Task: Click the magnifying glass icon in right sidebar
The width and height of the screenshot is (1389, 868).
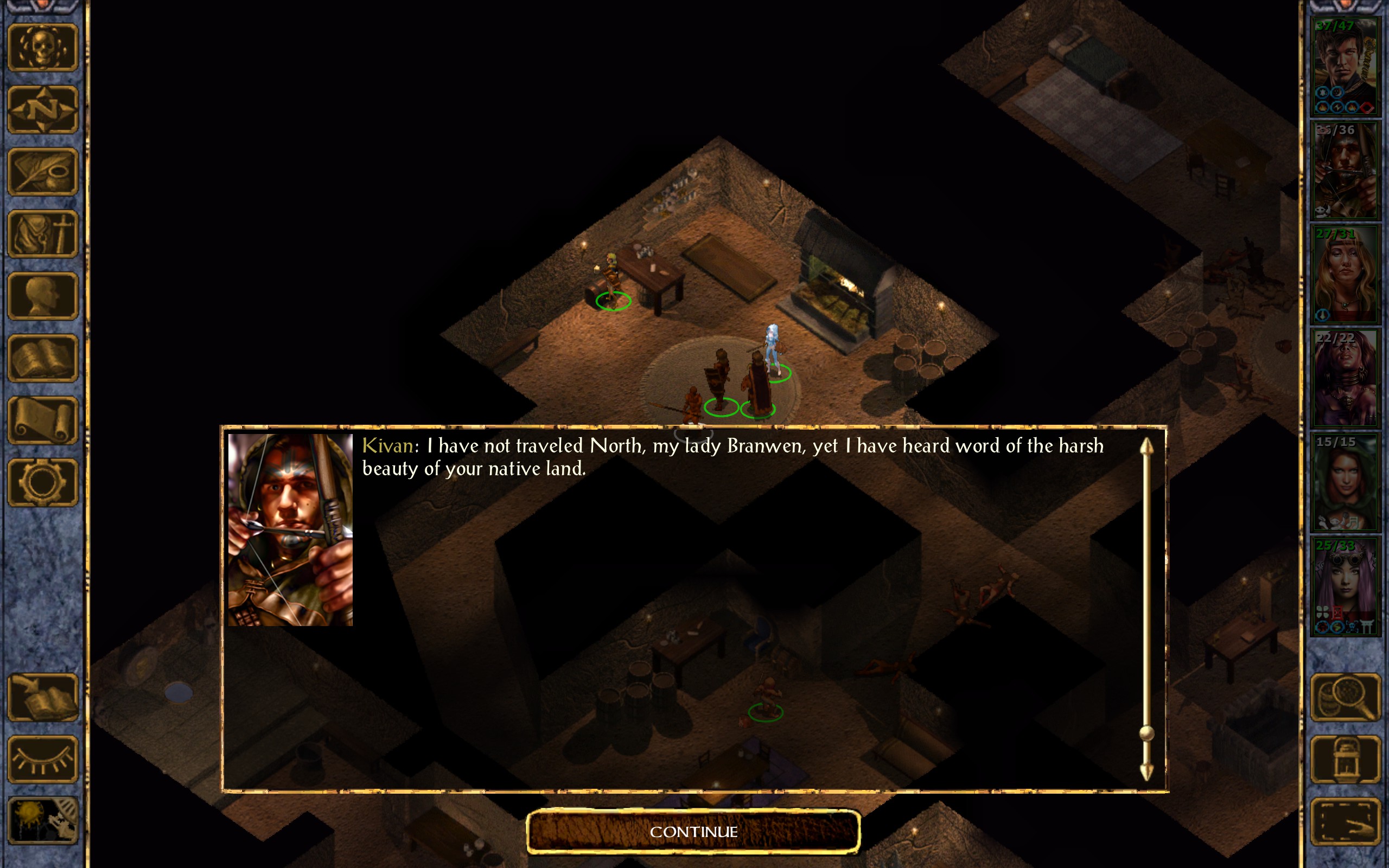Action: coord(1345,697)
